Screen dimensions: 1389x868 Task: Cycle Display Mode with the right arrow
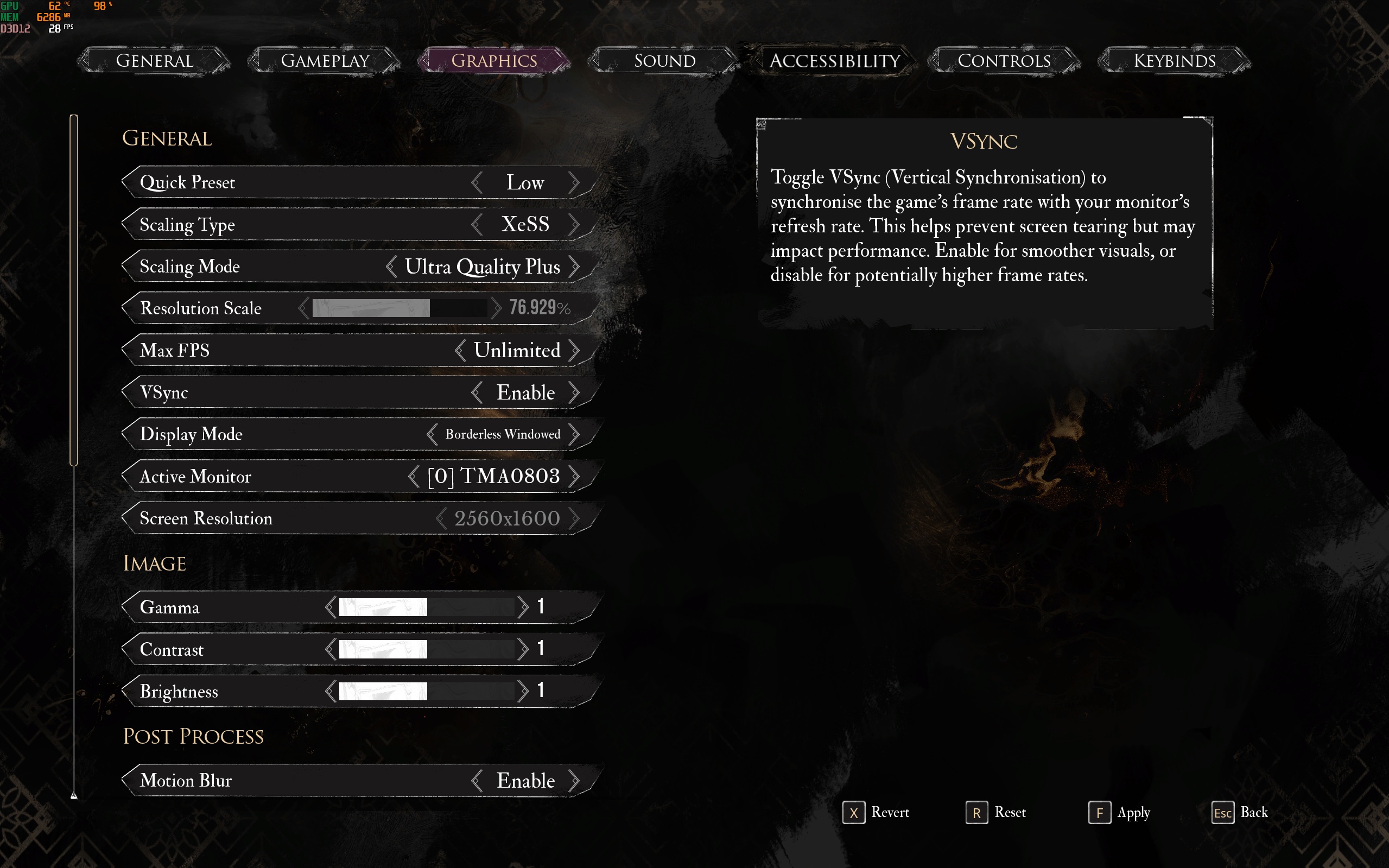[x=574, y=435]
